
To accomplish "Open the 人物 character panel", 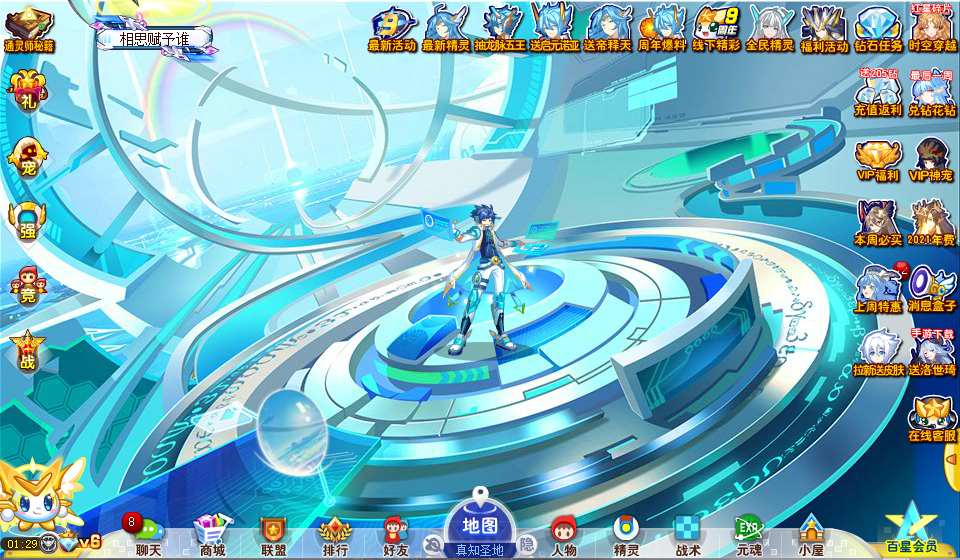I will coord(563,535).
